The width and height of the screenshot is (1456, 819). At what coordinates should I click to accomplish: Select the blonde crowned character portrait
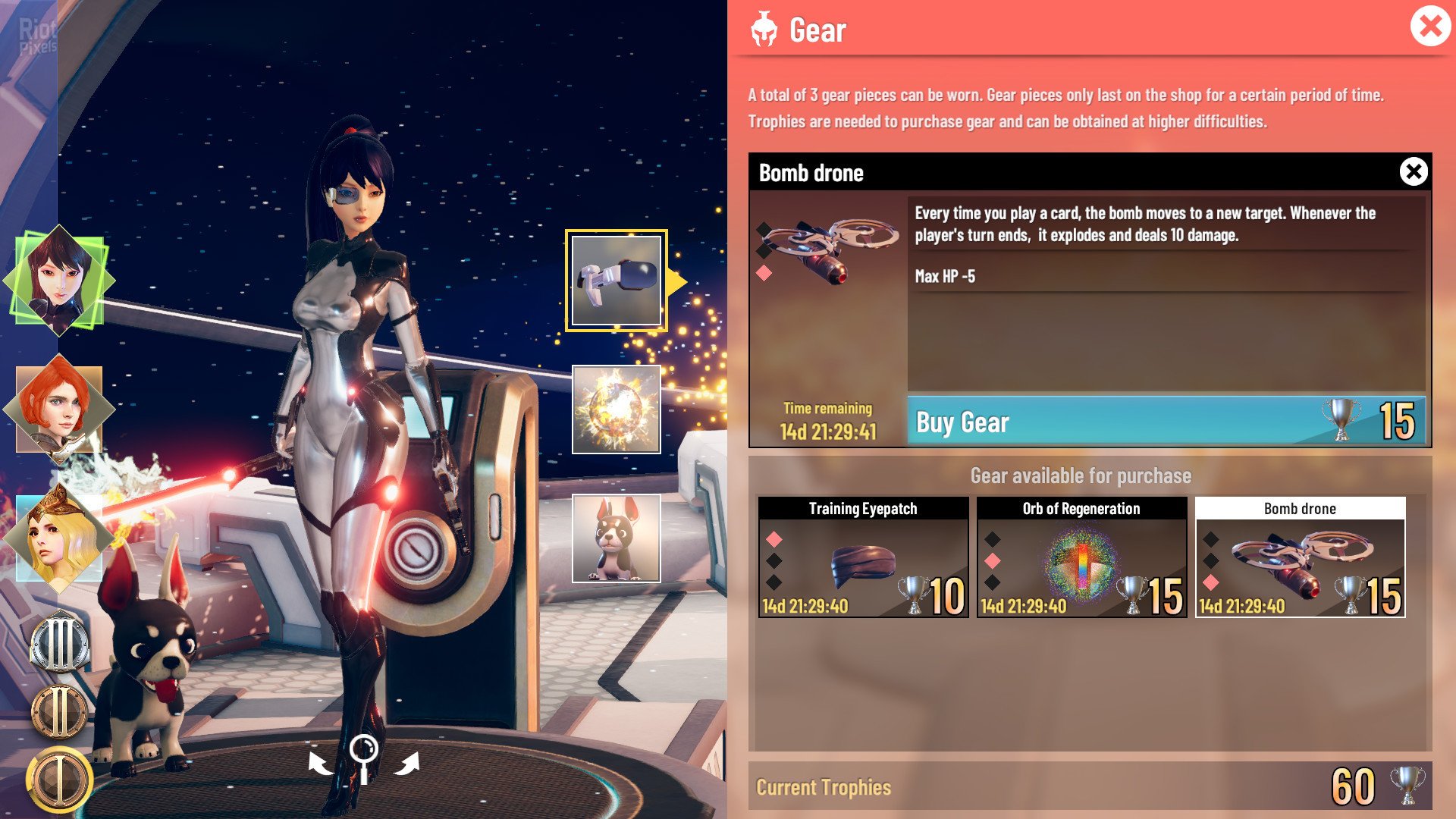point(59,537)
